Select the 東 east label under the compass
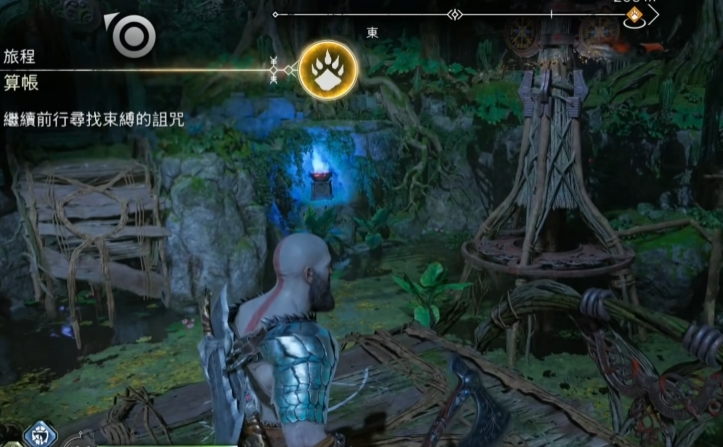723x447 pixels. point(373,33)
